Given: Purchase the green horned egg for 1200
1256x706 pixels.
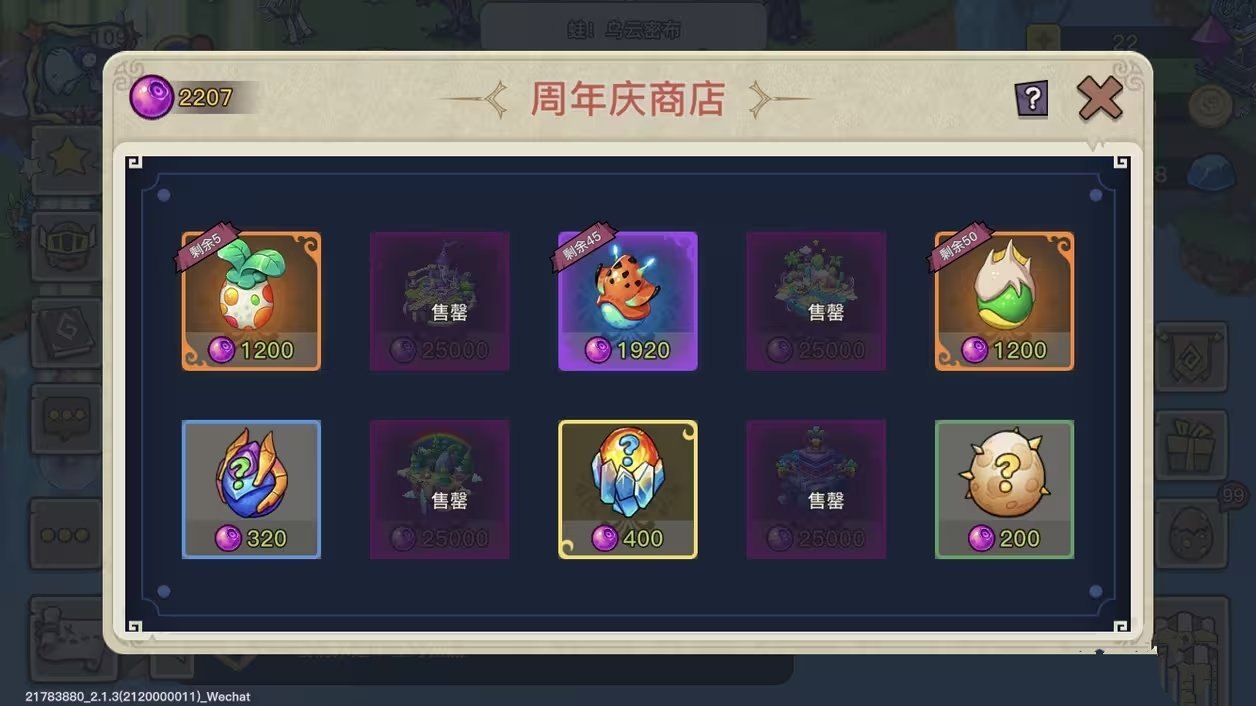Looking at the screenshot, I should pyautogui.click(x=1004, y=301).
